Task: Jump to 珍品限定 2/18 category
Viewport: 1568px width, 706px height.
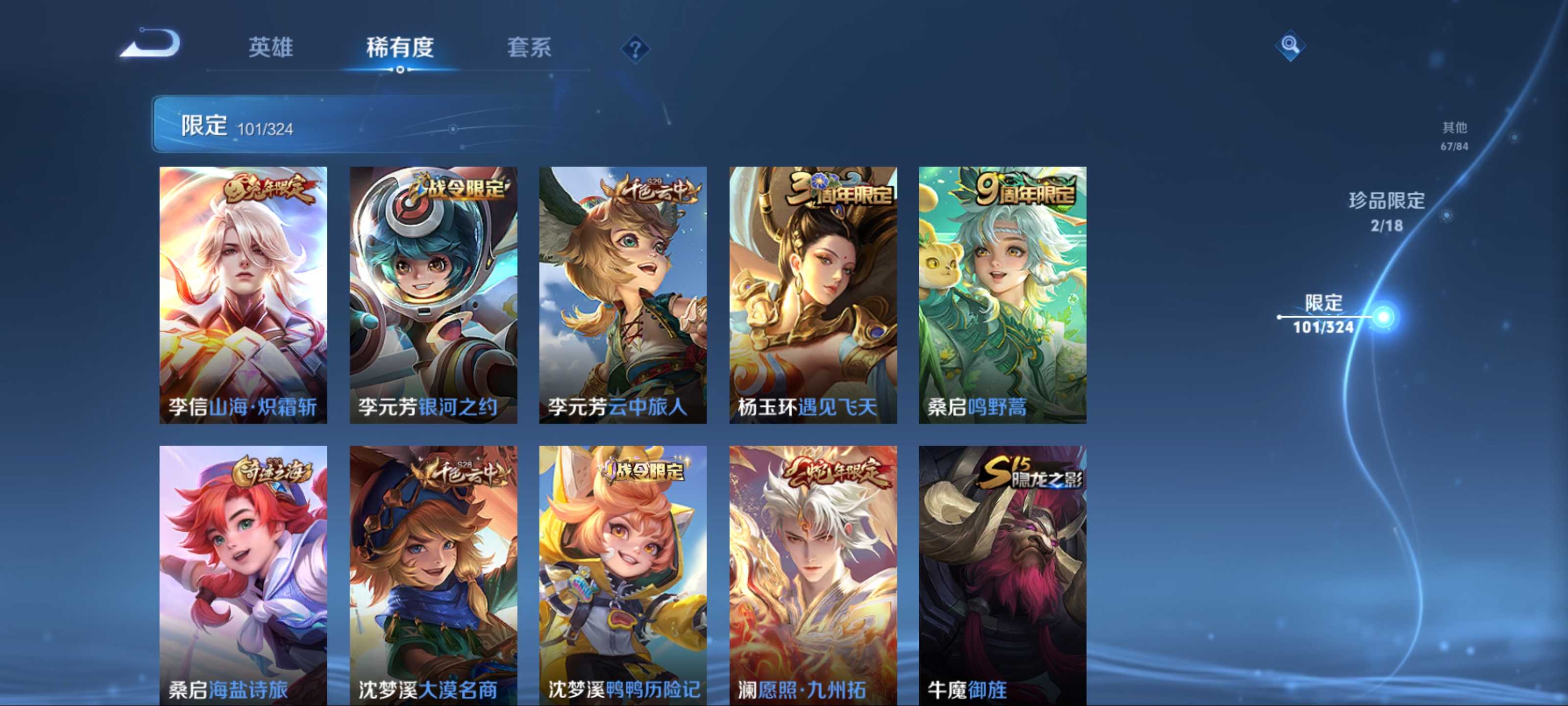Action: [x=1387, y=211]
